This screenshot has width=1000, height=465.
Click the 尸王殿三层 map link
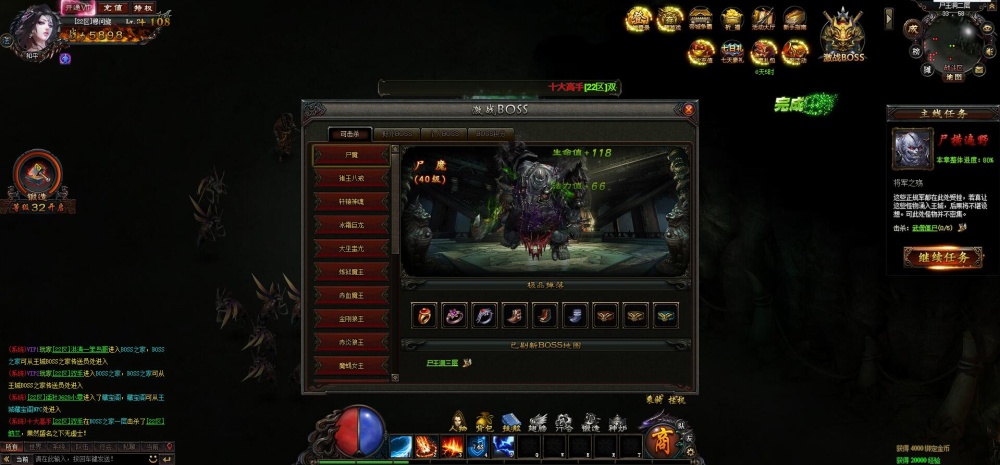pos(442,363)
